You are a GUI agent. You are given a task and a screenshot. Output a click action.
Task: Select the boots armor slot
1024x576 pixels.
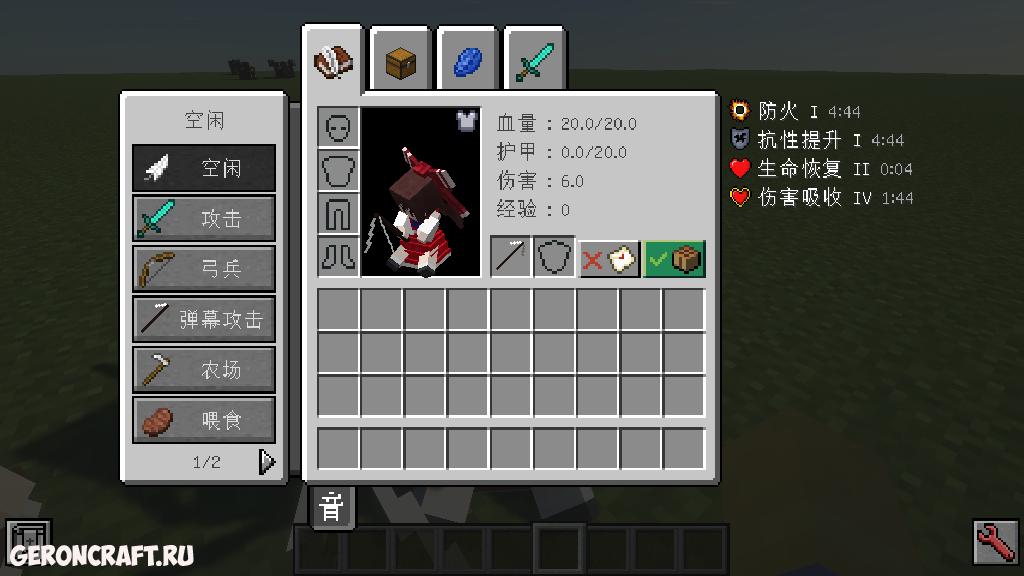coord(338,256)
